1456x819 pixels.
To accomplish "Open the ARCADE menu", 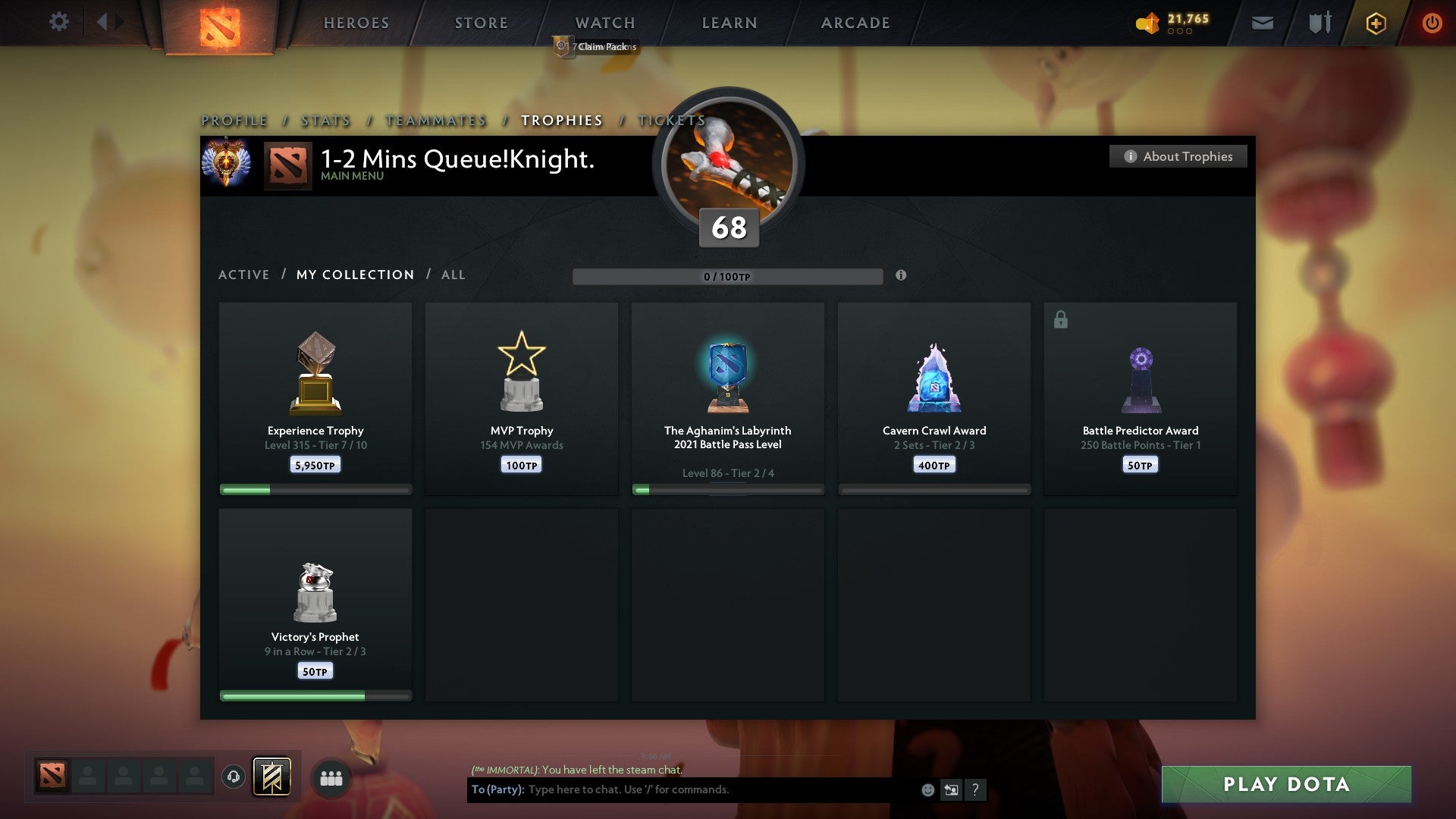I will [x=854, y=23].
